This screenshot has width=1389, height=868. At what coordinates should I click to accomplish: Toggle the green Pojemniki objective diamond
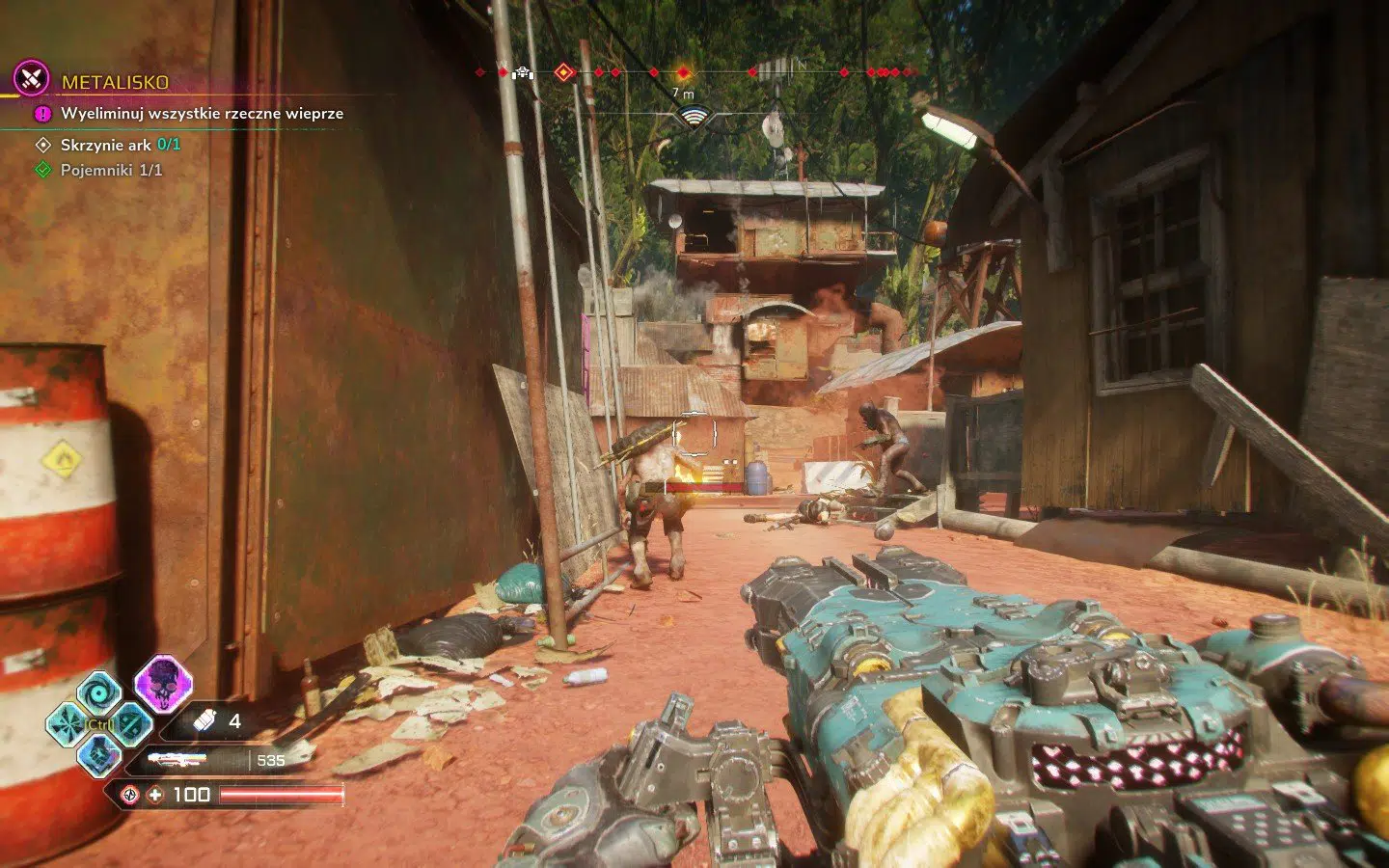tap(41, 170)
